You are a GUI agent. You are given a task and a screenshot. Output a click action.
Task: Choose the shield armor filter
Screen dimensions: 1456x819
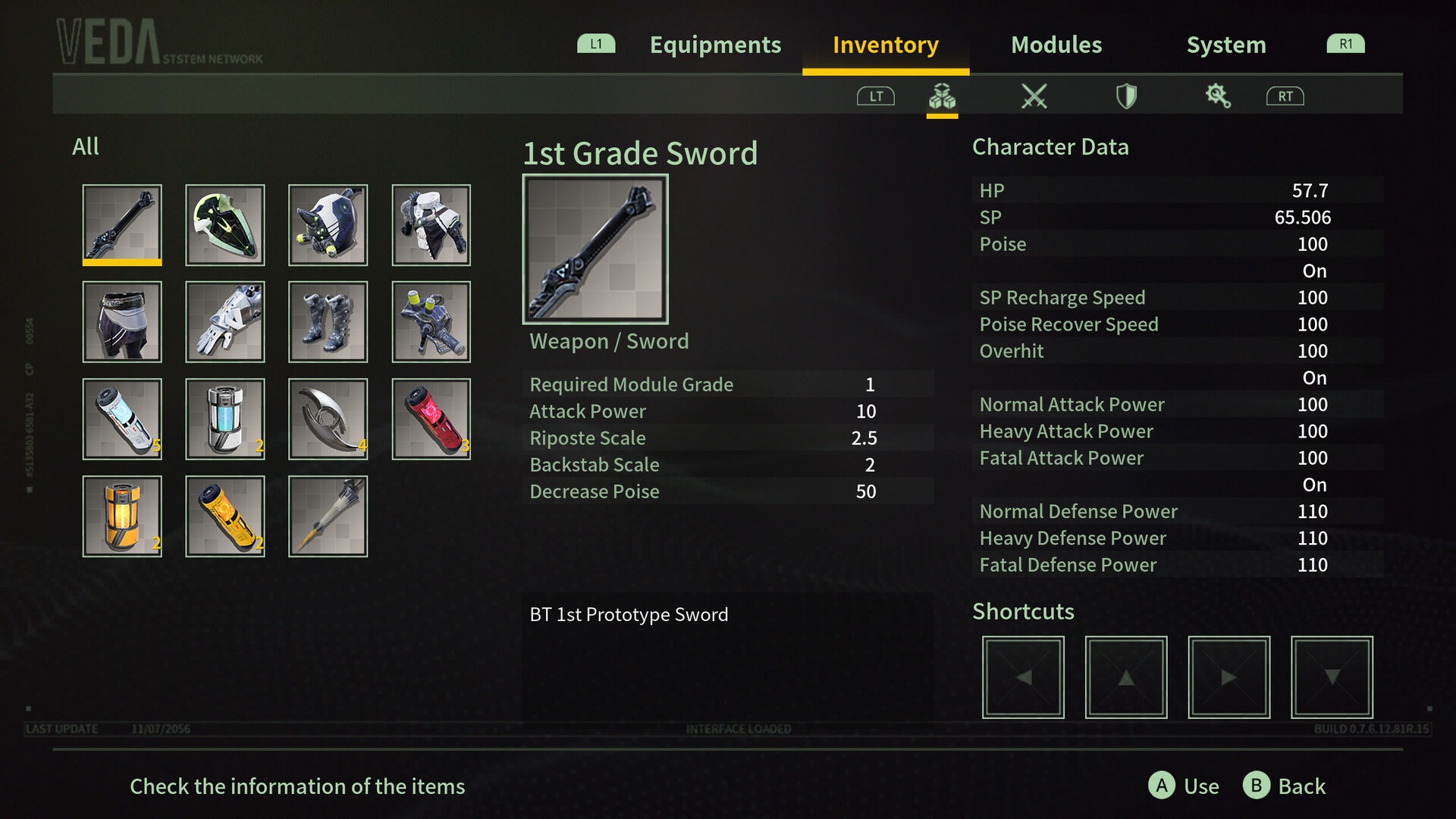tap(1126, 96)
